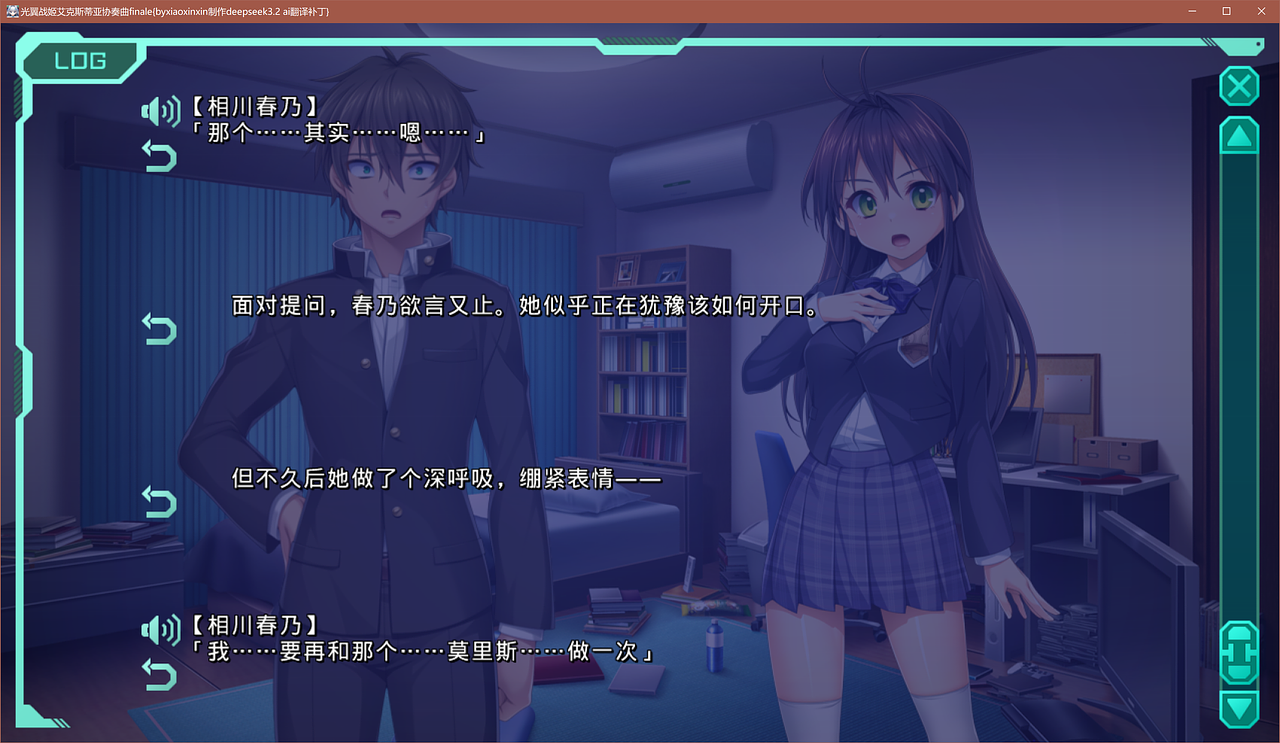The image size is (1280, 743).
Task: Replay voice for the line "我……要再和那个……莫里斯……做一次"
Action: click(160, 629)
